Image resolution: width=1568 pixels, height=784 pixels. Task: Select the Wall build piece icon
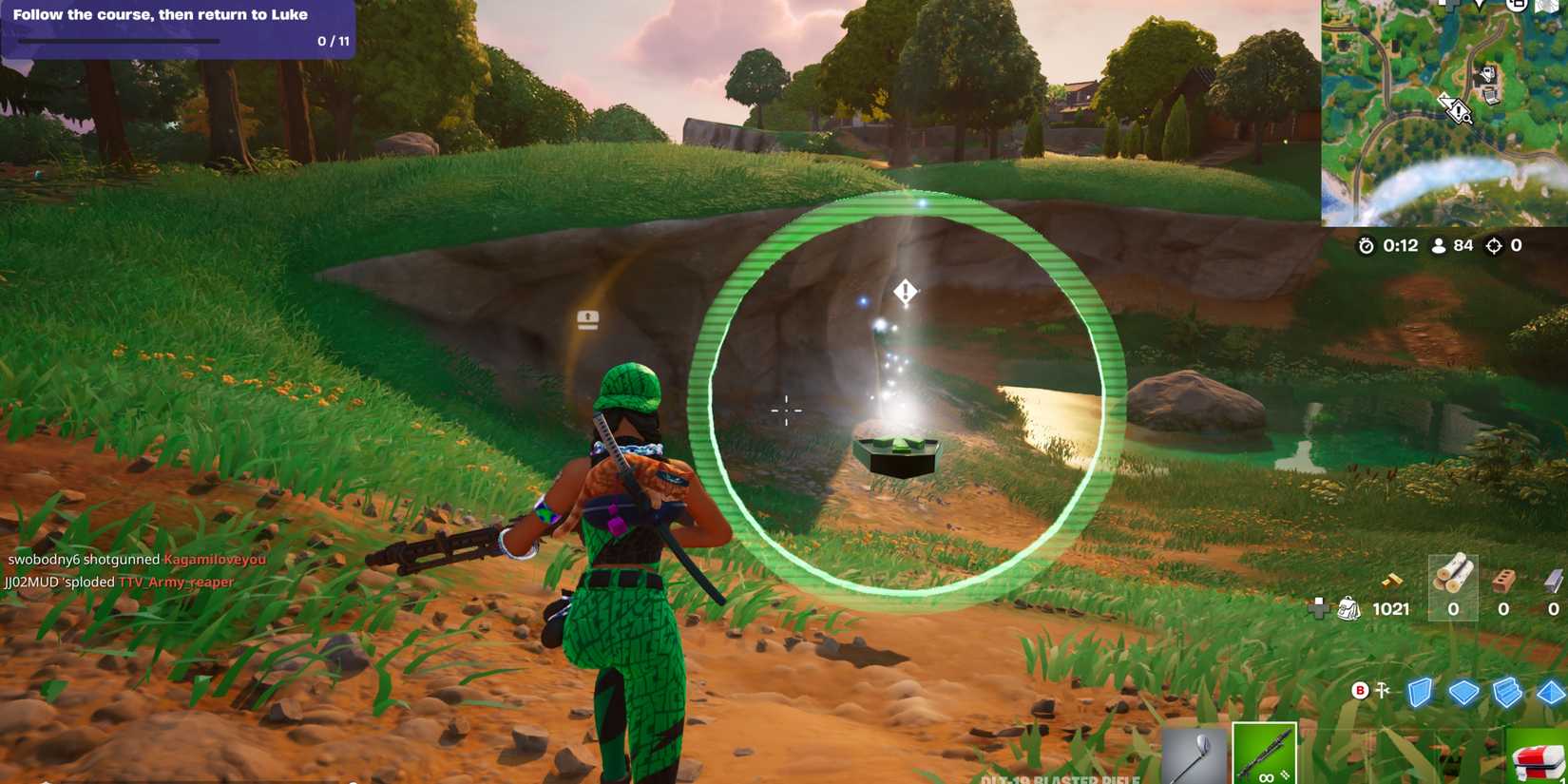[x=1422, y=692]
